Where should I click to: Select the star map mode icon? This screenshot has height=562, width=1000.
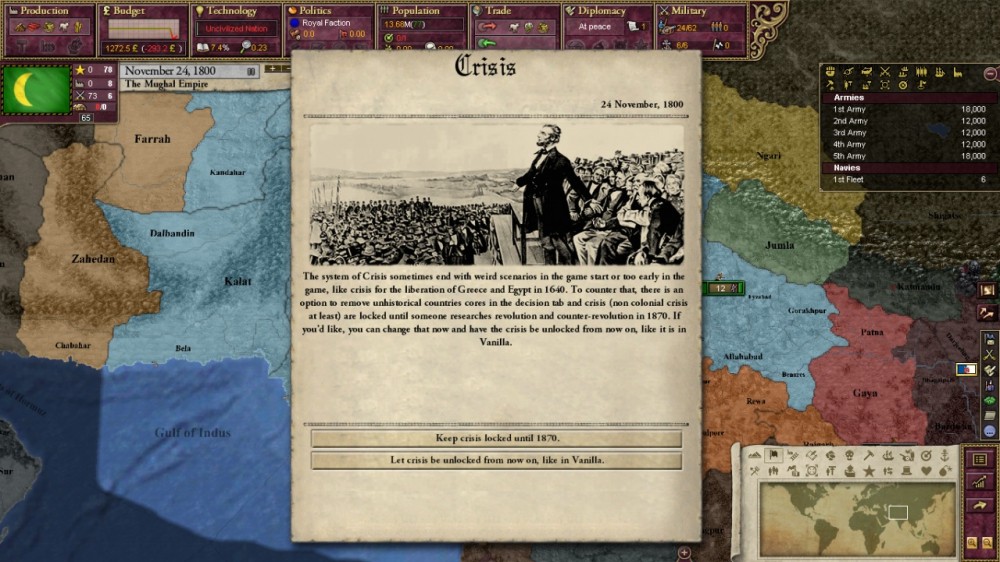point(869,471)
